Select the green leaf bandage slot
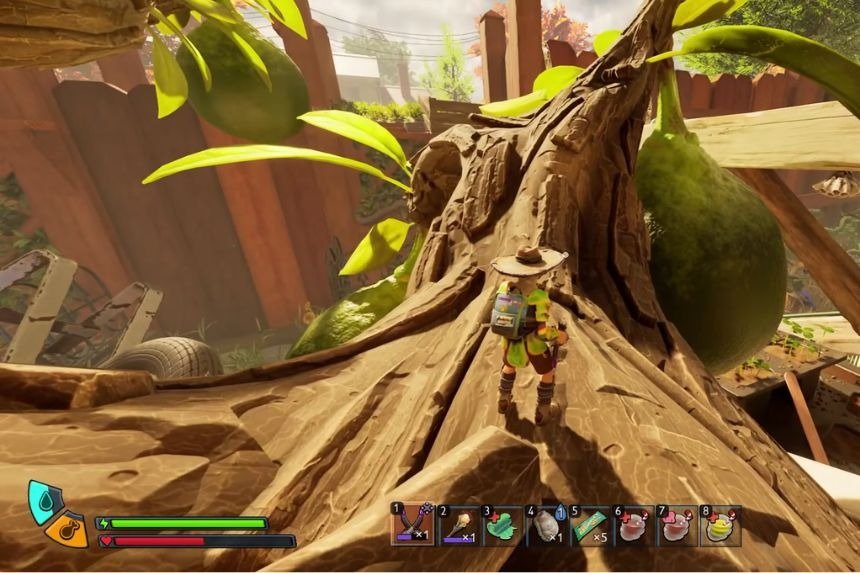Image resolution: width=860 pixels, height=573 pixels. pyautogui.click(x=502, y=524)
